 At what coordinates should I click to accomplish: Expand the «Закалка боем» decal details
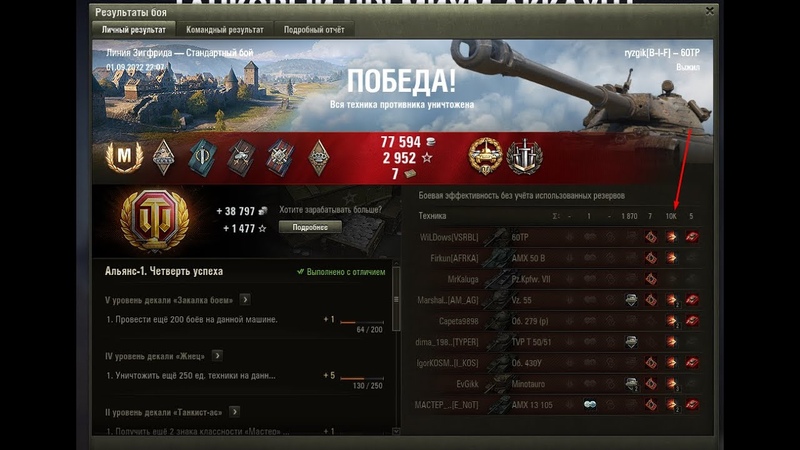coord(245,299)
